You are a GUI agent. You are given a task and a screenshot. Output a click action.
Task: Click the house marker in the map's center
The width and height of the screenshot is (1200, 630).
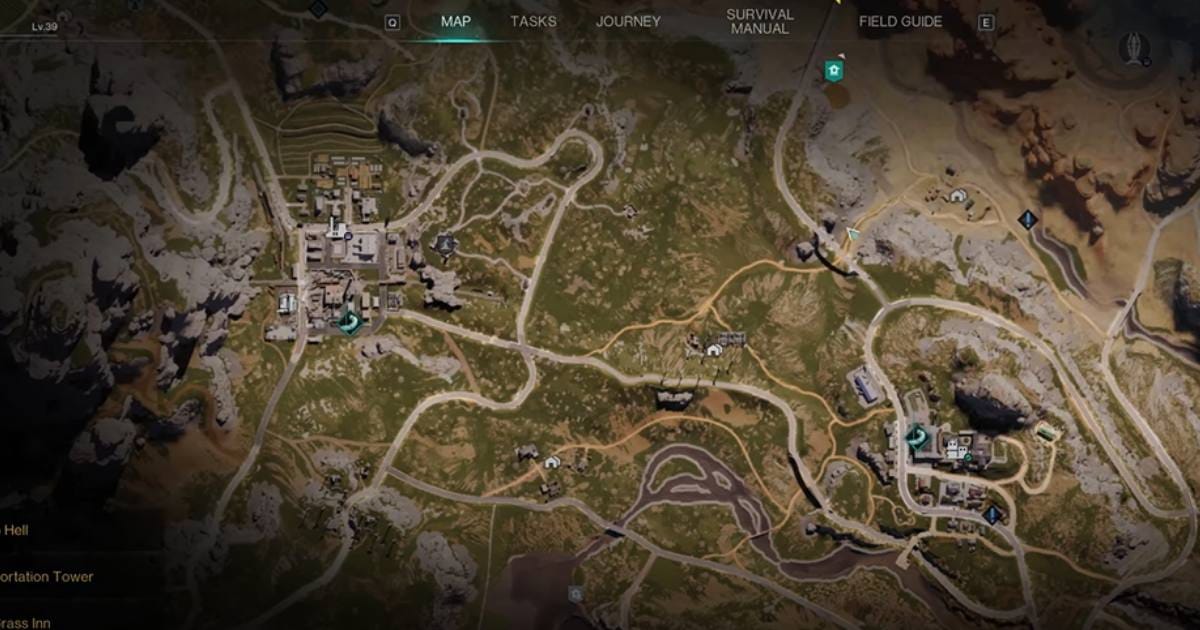[714, 350]
